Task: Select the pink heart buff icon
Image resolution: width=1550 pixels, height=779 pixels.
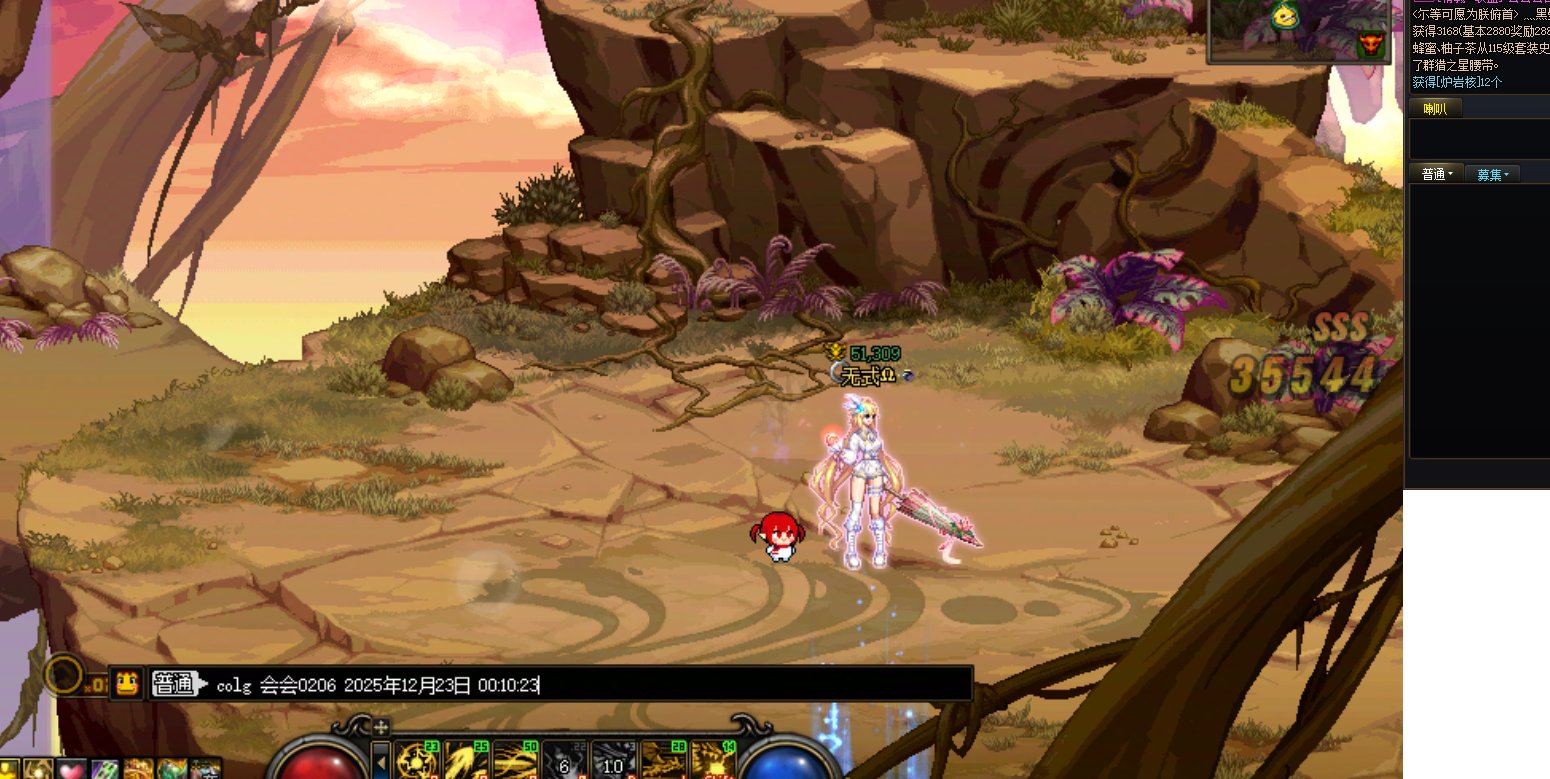Action: tap(69, 770)
